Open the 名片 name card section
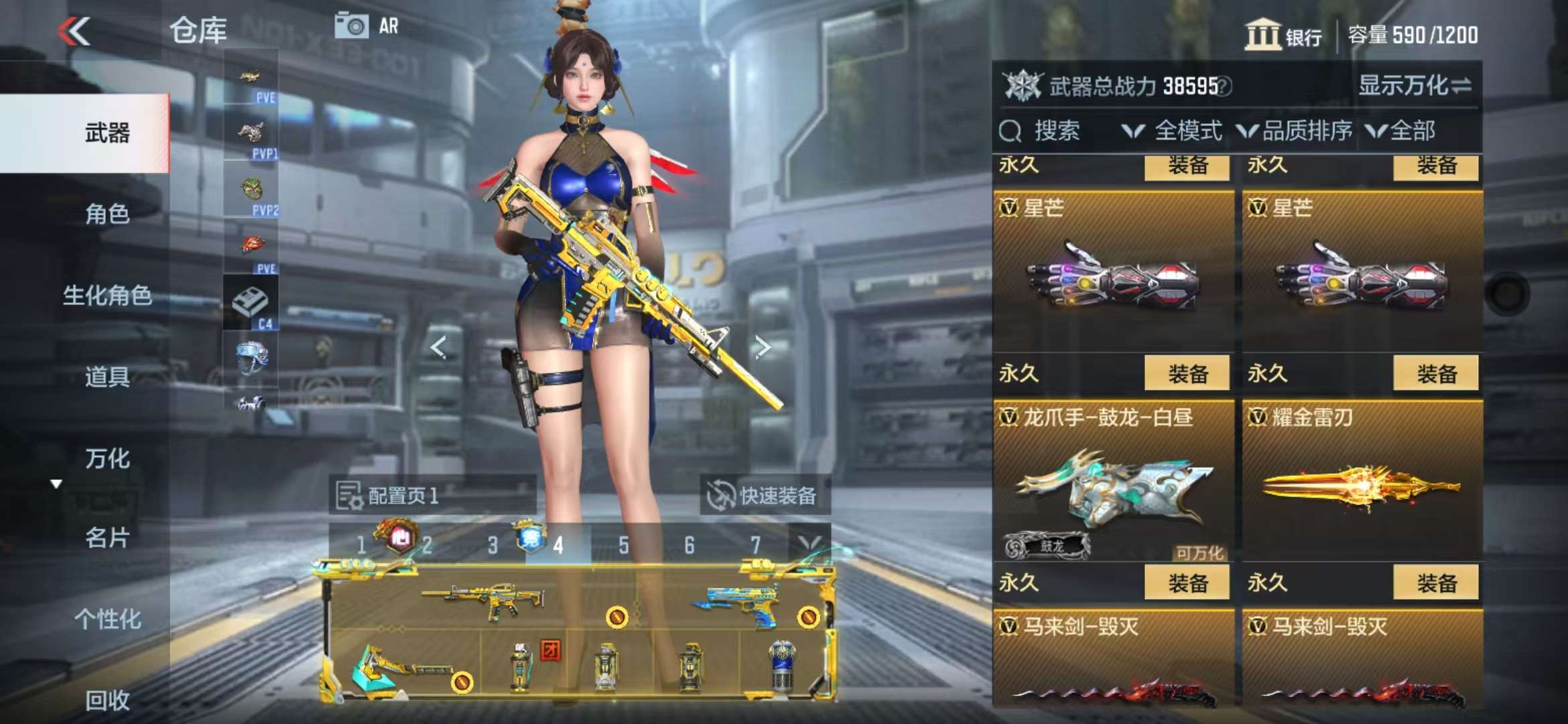The image size is (1568, 724). tap(107, 538)
